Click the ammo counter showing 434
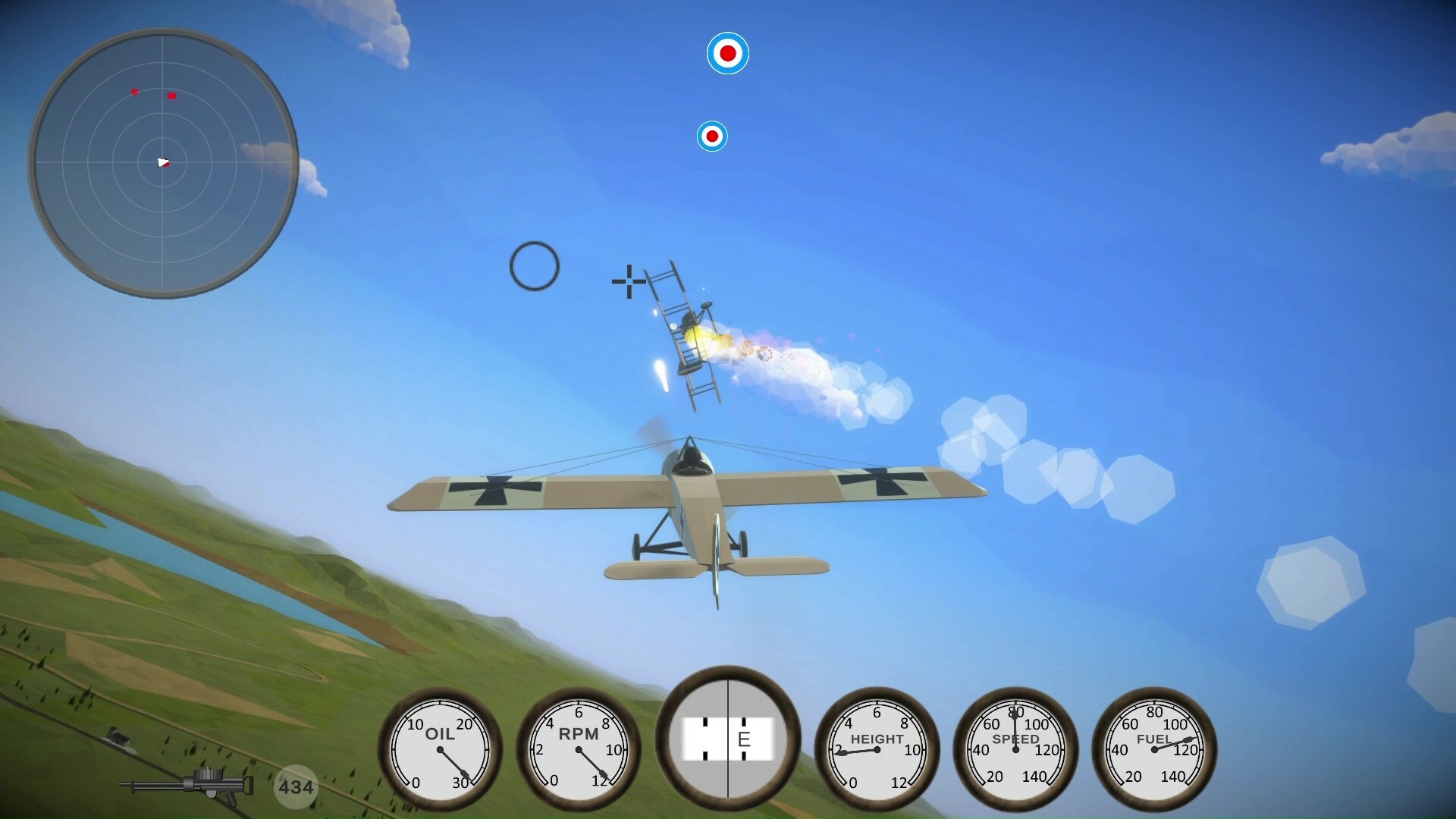Image resolution: width=1456 pixels, height=819 pixels. (x=296, y=786)
